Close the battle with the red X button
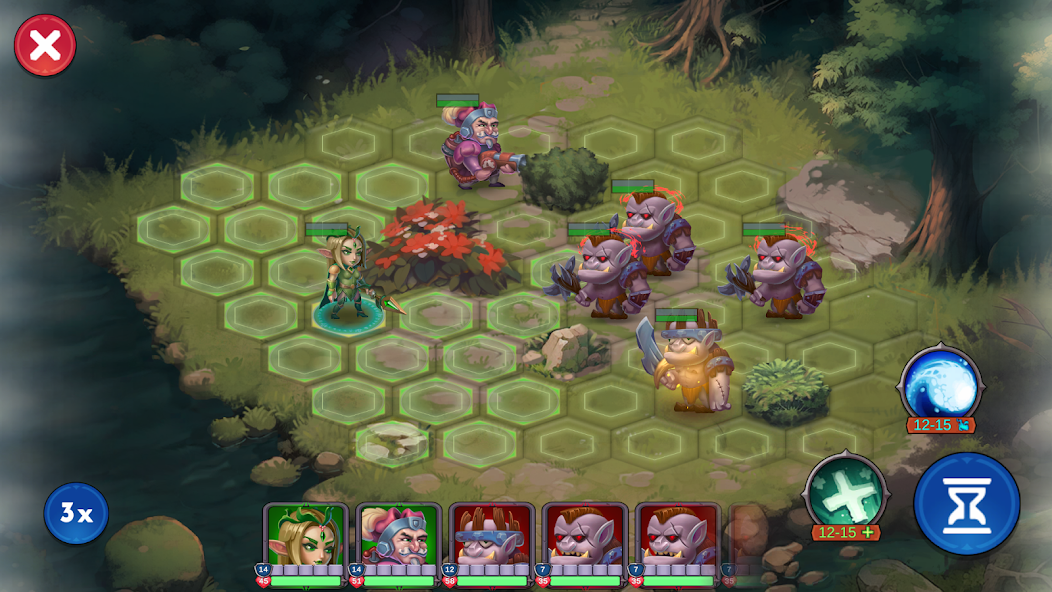Viewport: 1052px width, 592px height. pos(45,45)
